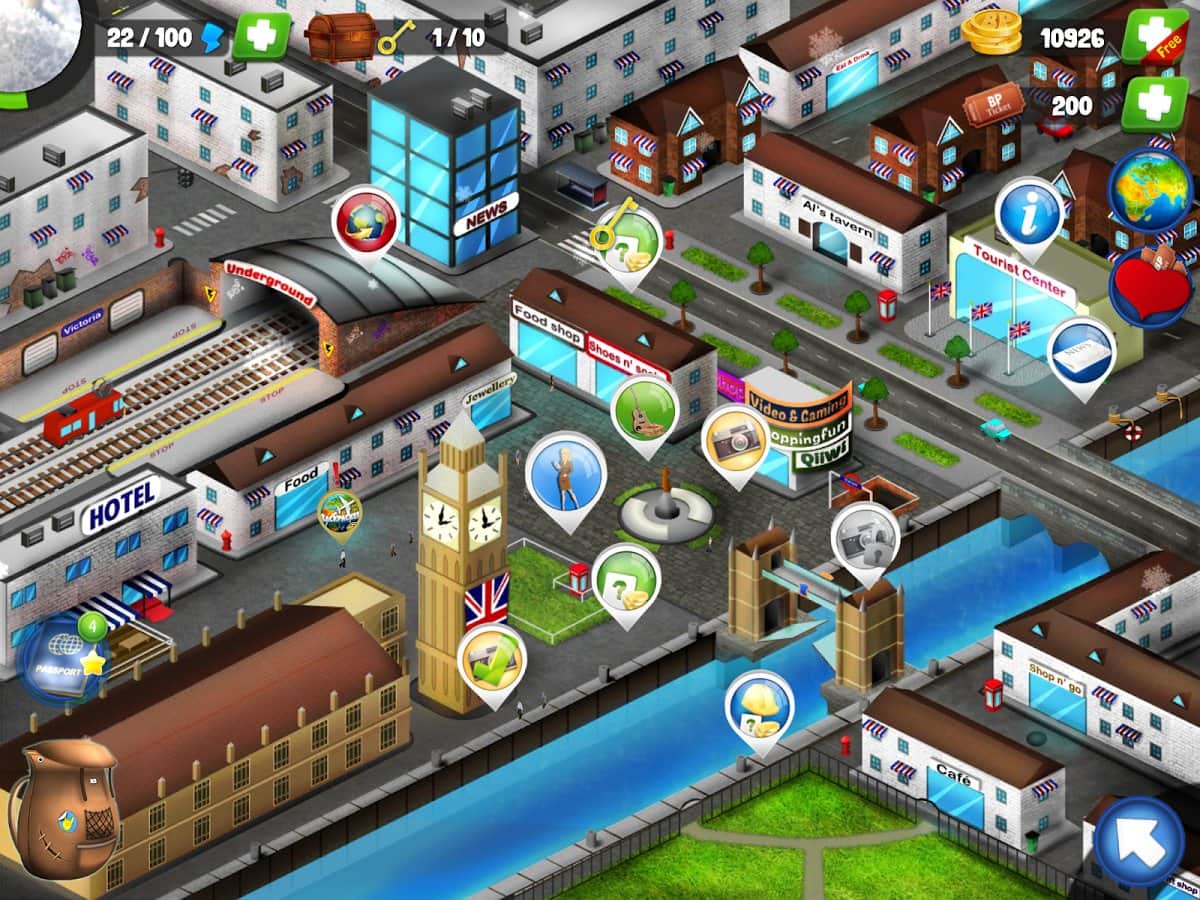Select the guitar map marker
Screen dimensions: 1200x900
[x=645, y=410]
